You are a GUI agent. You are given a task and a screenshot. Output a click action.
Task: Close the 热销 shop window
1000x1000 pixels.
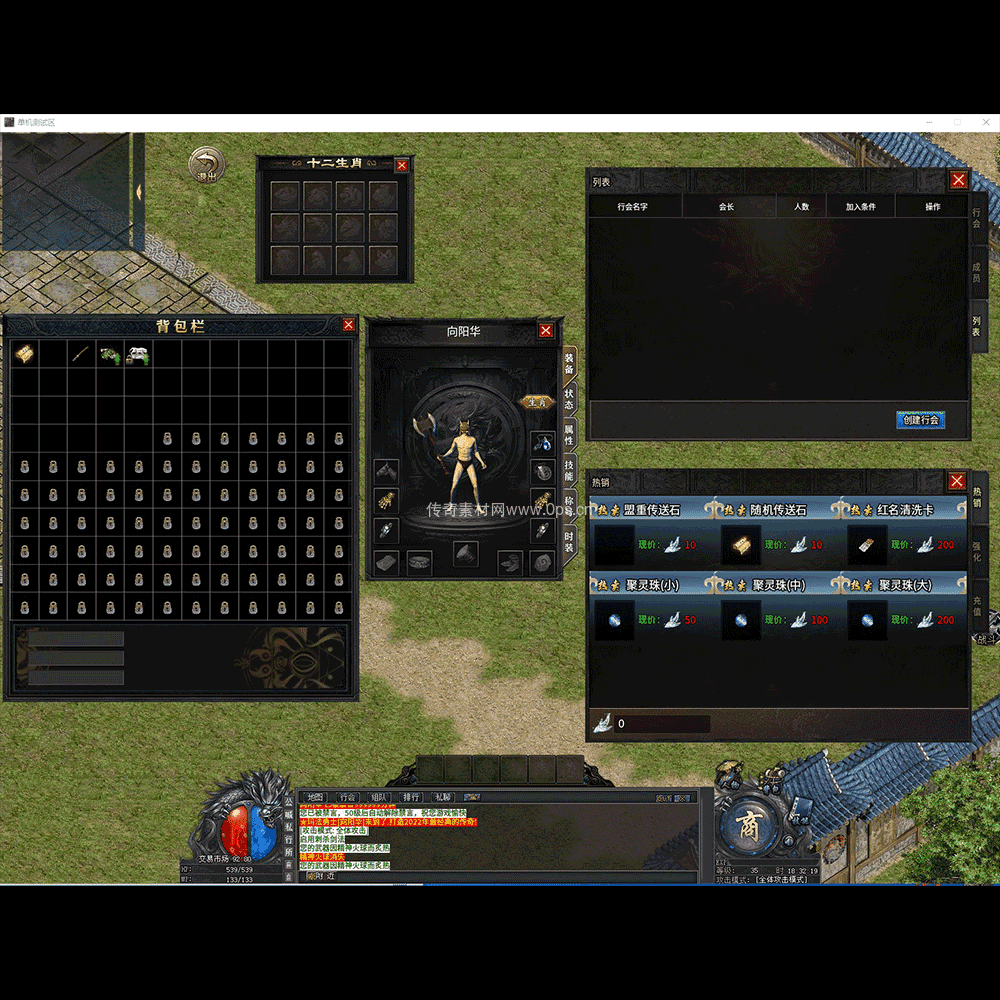(957, 481)
